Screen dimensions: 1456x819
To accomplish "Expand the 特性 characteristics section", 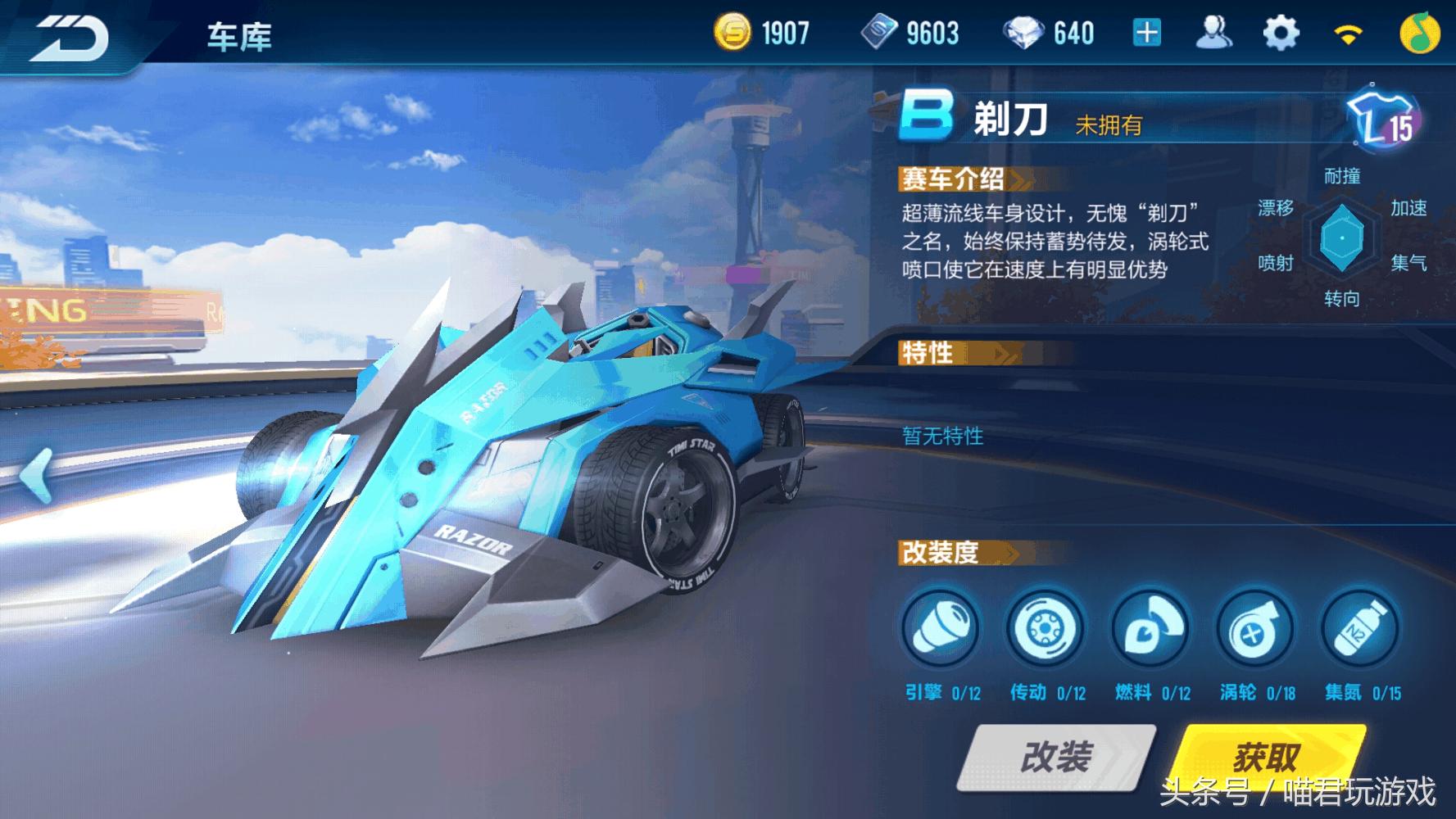I will click(x=930, y=354).
